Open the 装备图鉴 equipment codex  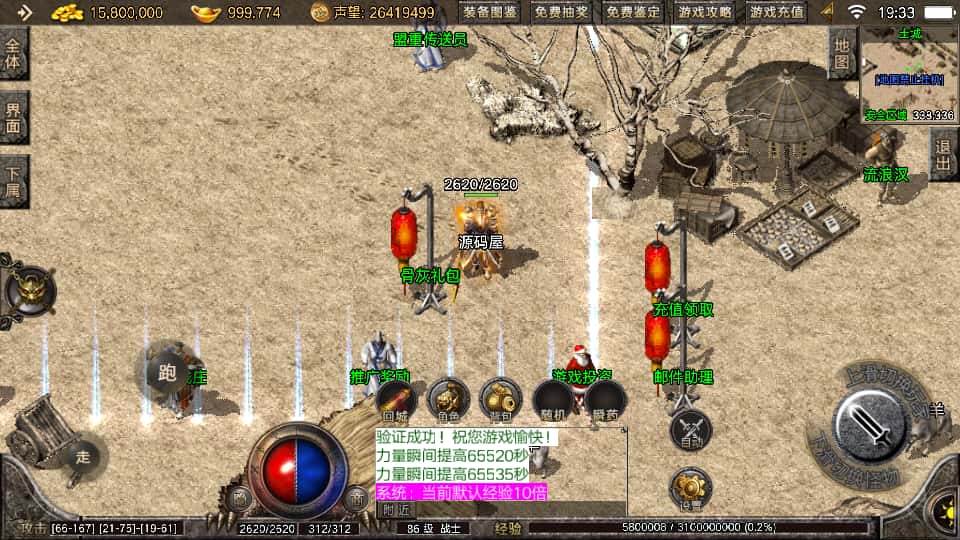(x=491, y=13)
